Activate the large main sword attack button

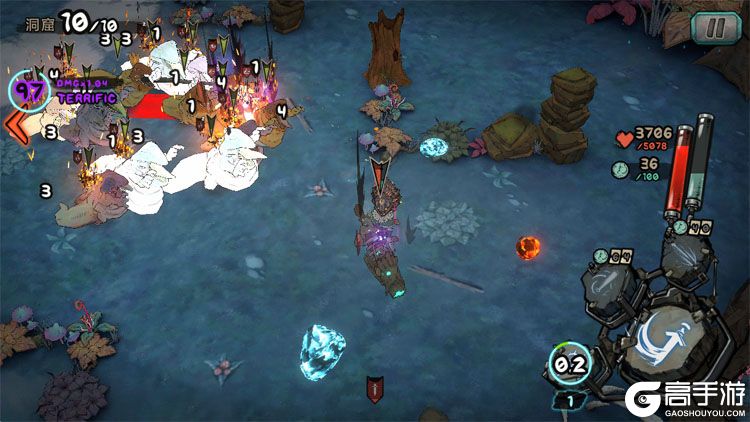(x=660, y=340)
